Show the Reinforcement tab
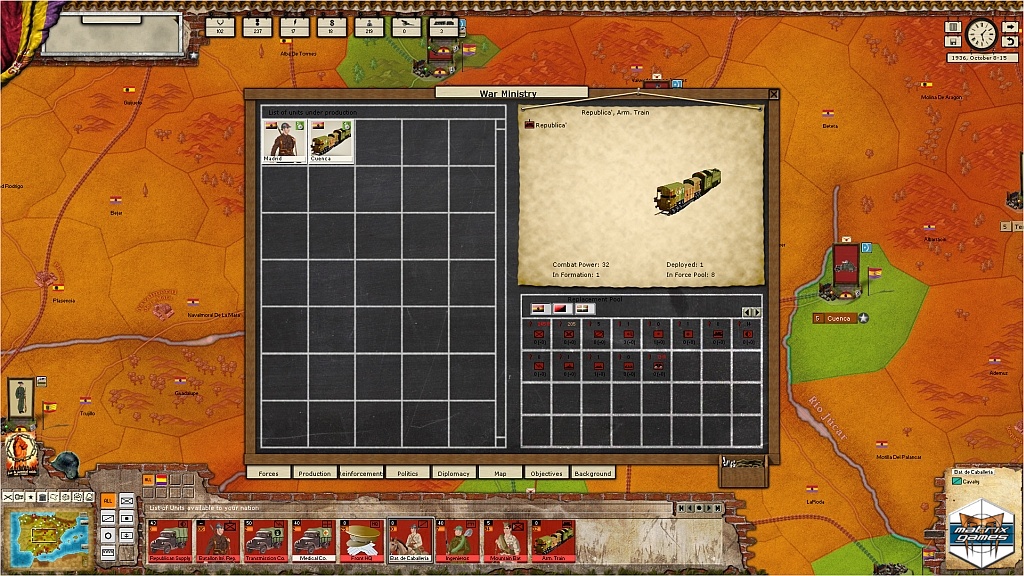Viewport: 1024px width, 576px height. point(361,473)
